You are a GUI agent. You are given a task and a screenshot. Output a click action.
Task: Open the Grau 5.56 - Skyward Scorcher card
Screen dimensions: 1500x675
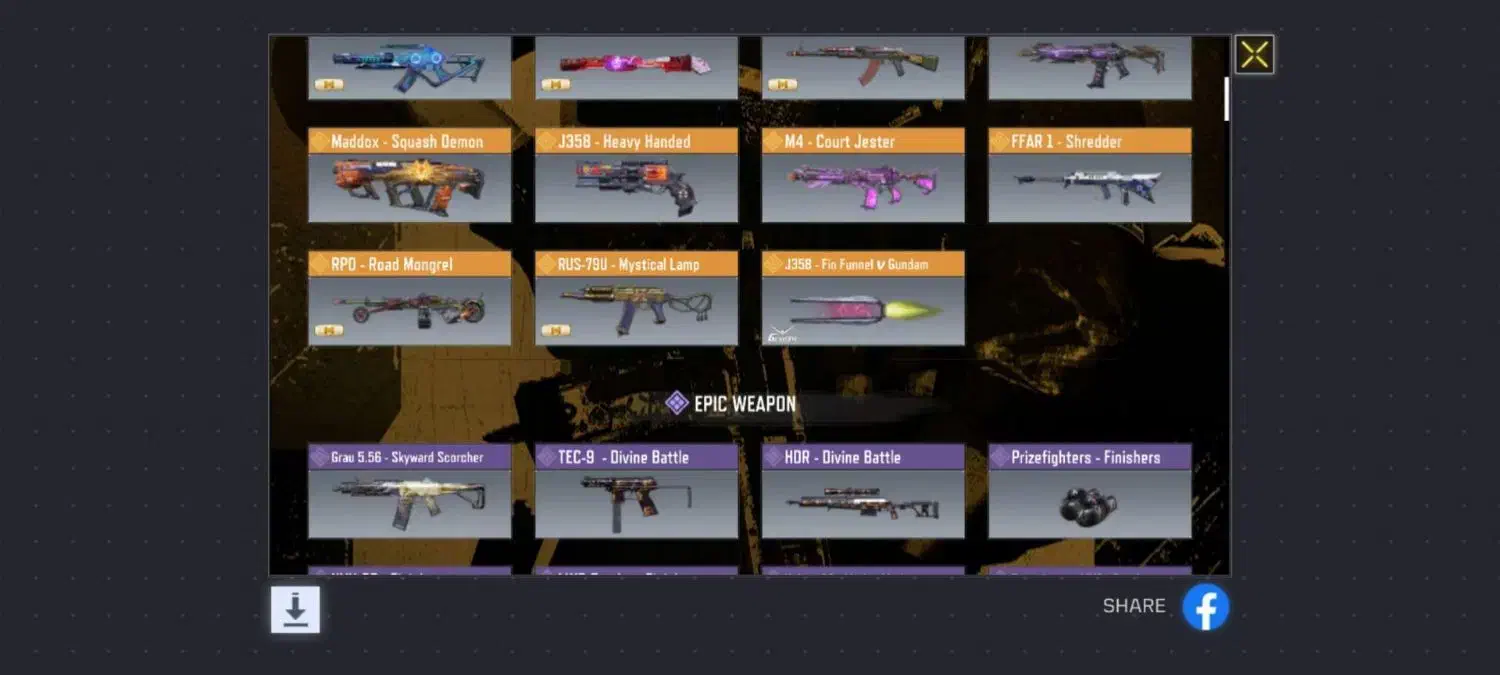[x=409, y=492]
